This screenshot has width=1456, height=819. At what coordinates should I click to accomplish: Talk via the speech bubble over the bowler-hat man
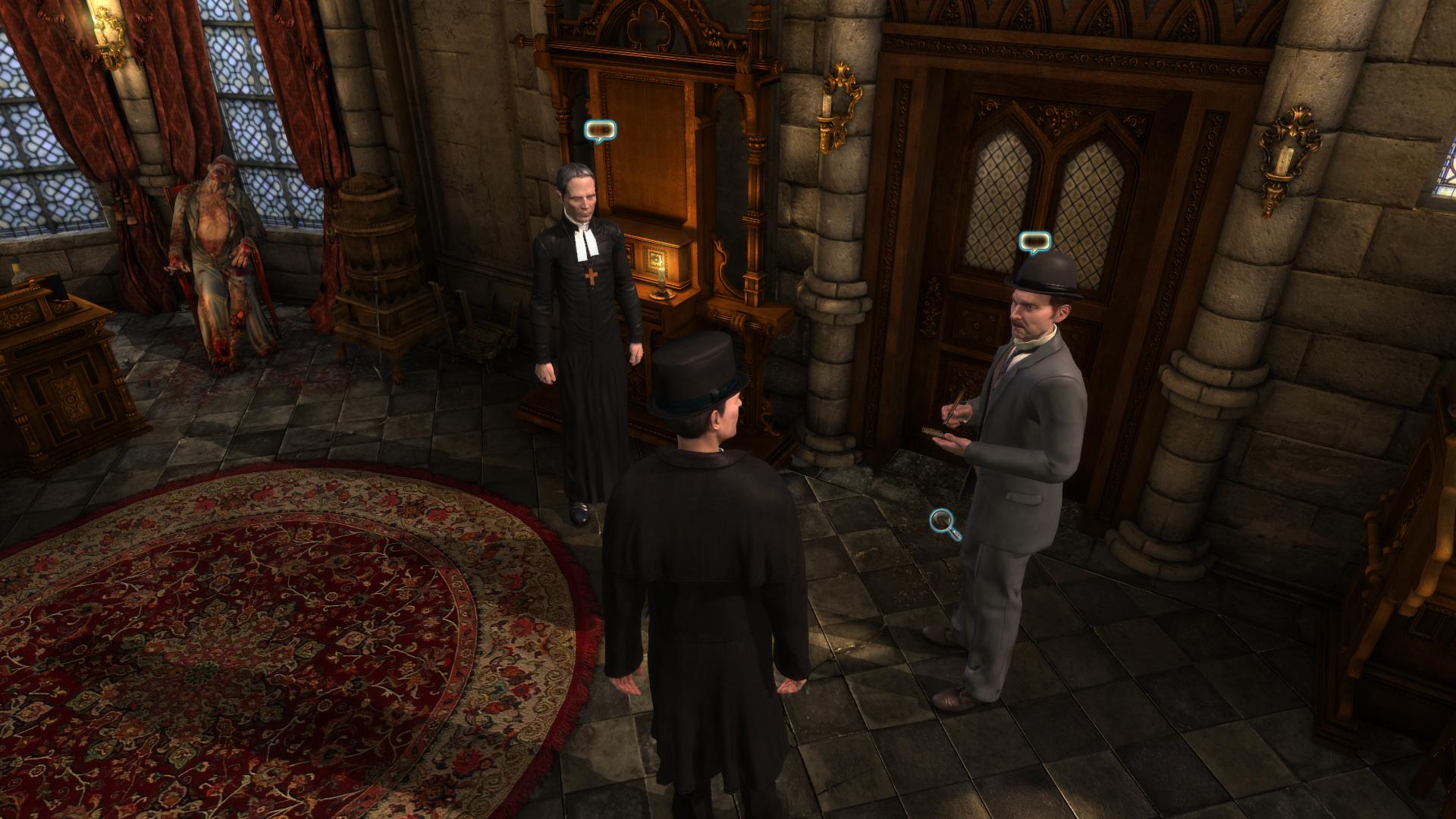point(1035,243)
